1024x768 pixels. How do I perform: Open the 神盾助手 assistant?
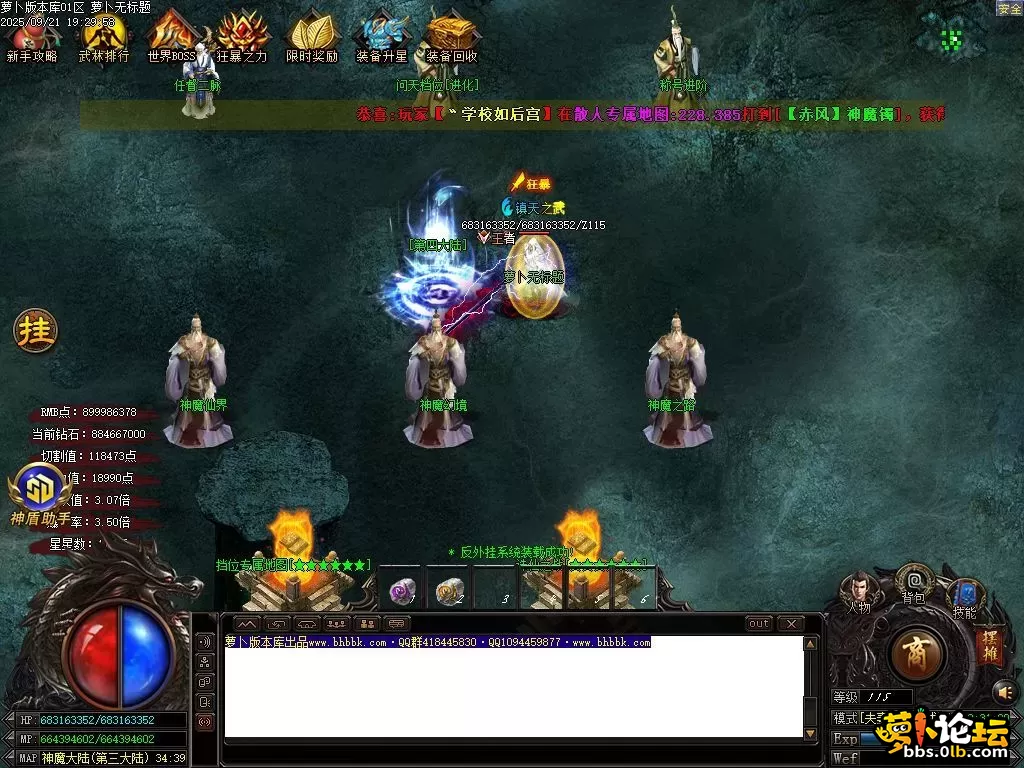(40, 492)
